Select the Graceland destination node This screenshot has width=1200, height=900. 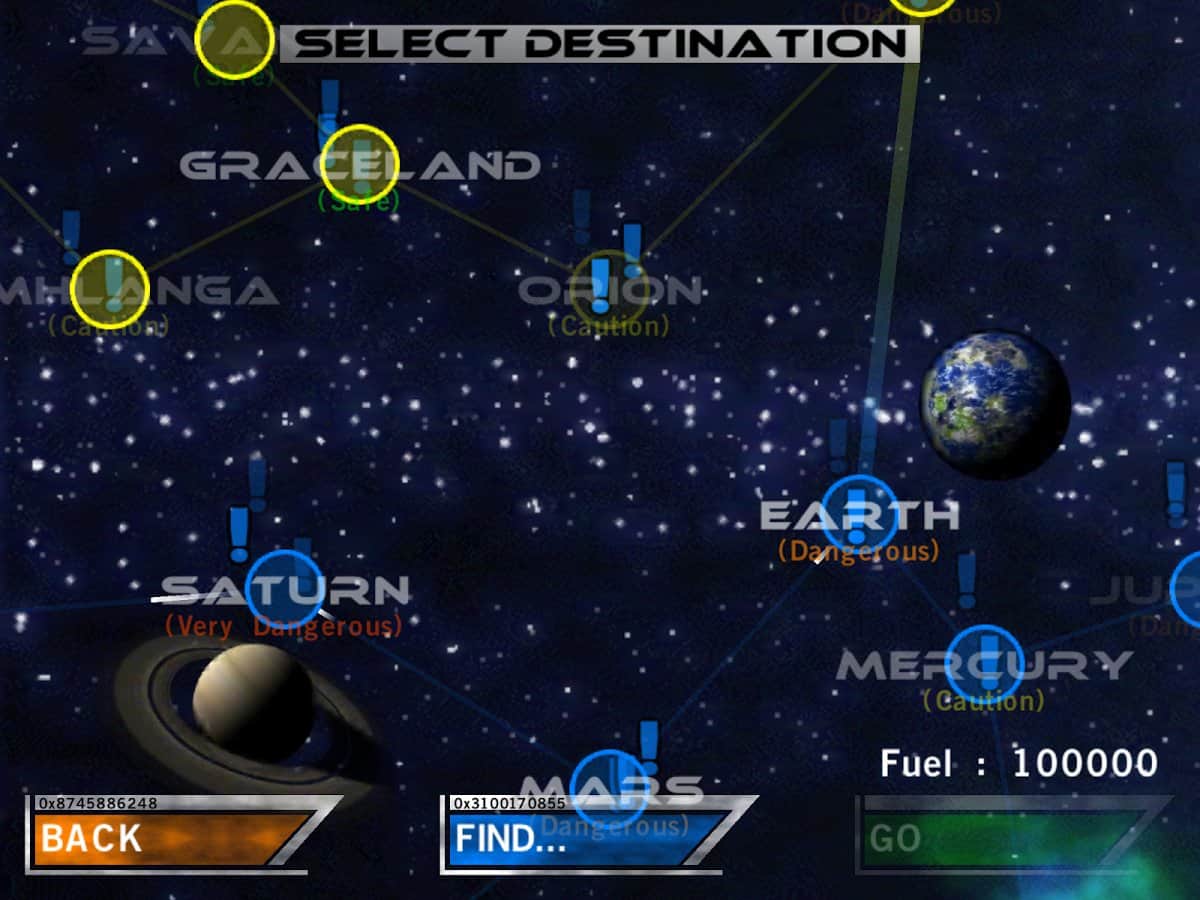[x=360, y=164]
